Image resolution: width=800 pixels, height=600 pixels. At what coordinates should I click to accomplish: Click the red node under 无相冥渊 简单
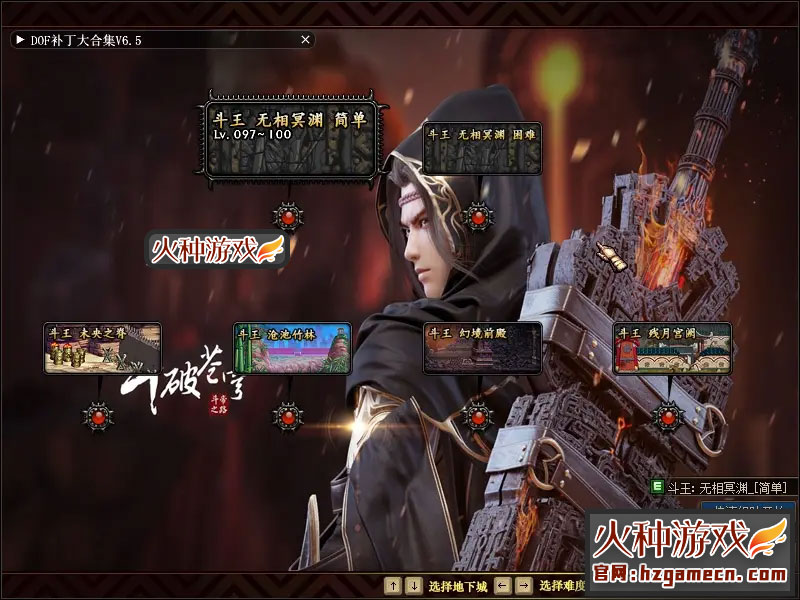click(289, 215)
